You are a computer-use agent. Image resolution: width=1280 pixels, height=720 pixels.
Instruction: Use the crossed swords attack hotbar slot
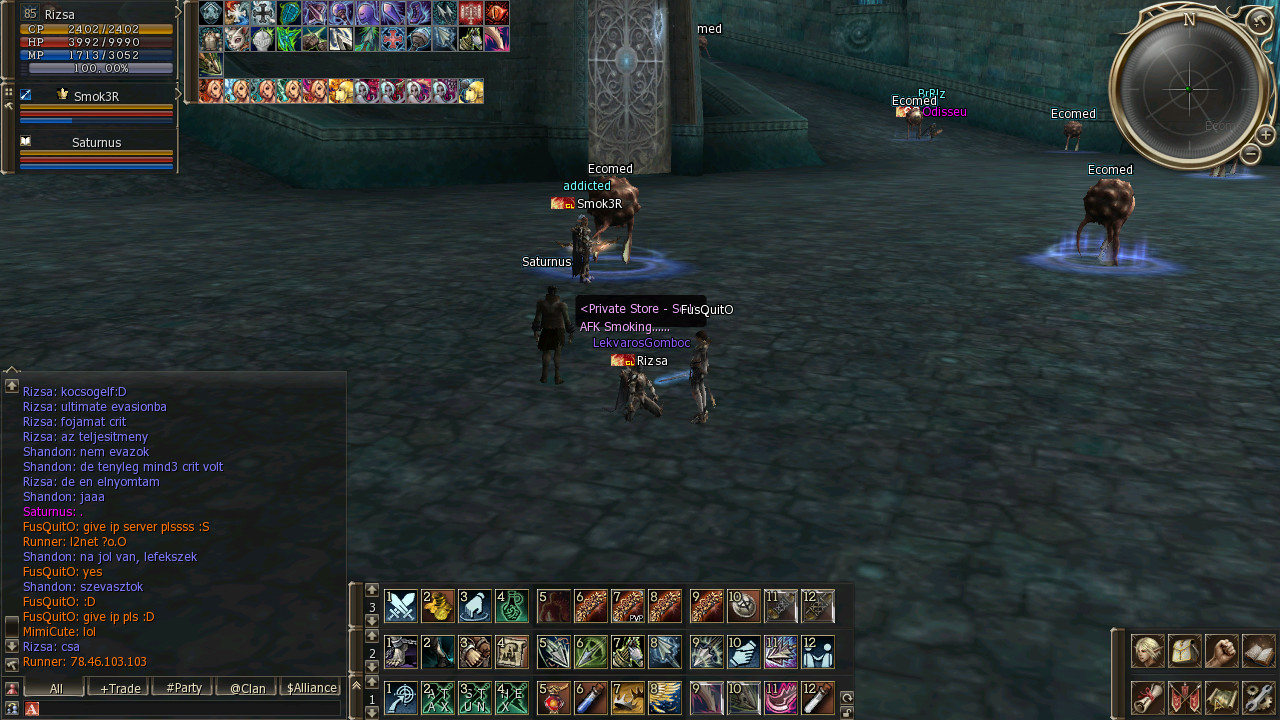click(401, 606)
